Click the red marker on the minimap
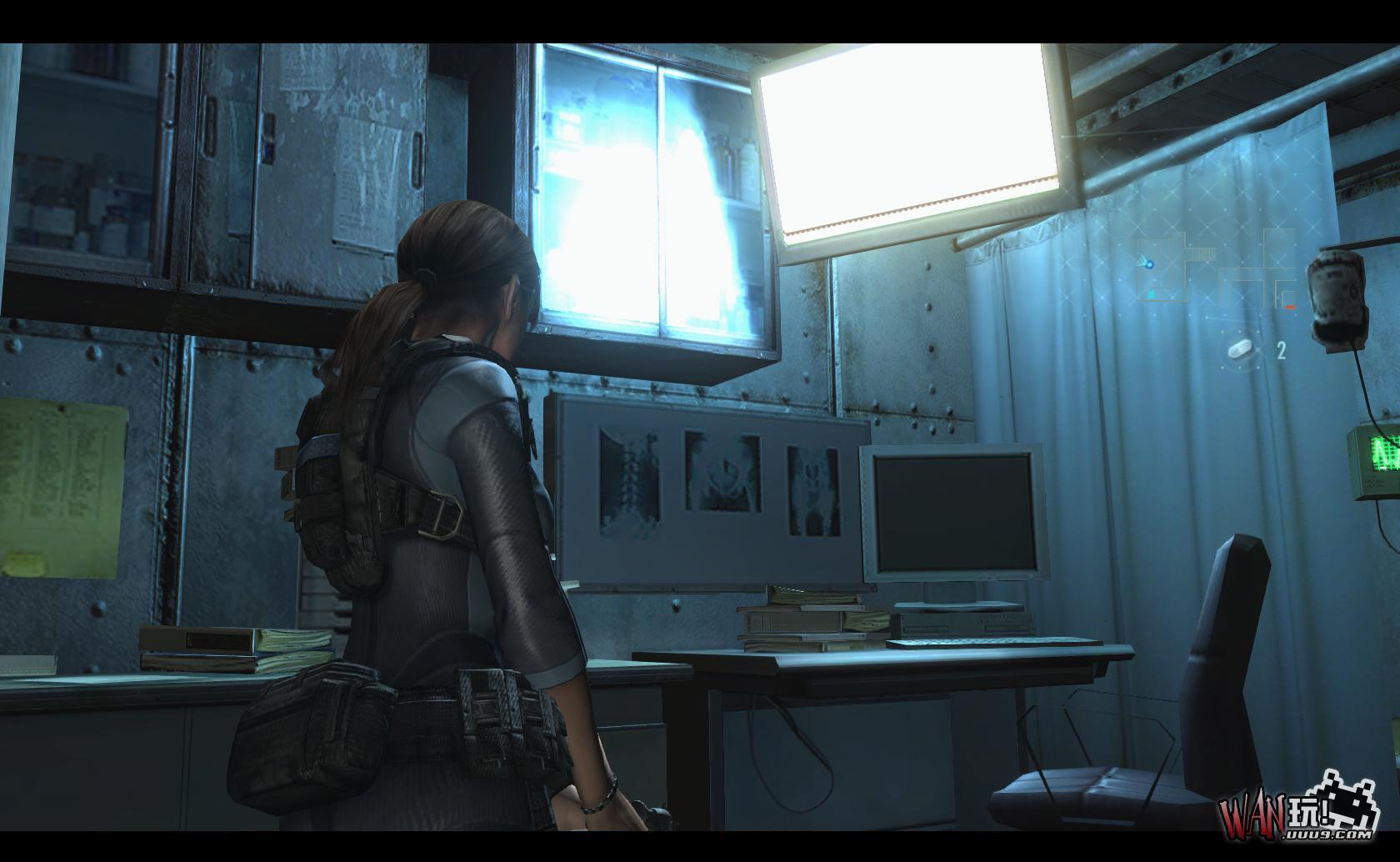Viewport: 1400px width, 862px height. (1290, 308)
